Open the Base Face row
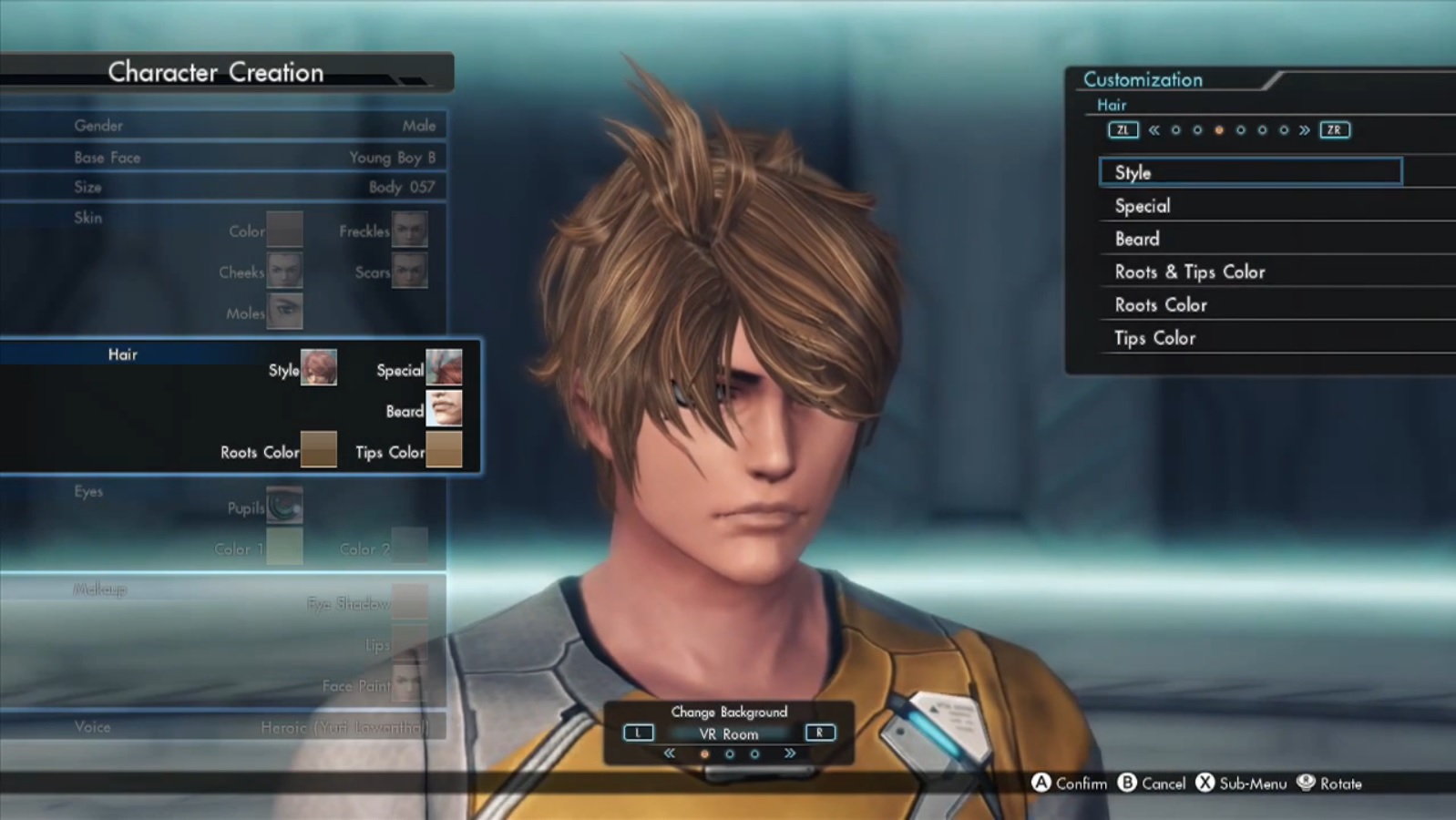 223,158
